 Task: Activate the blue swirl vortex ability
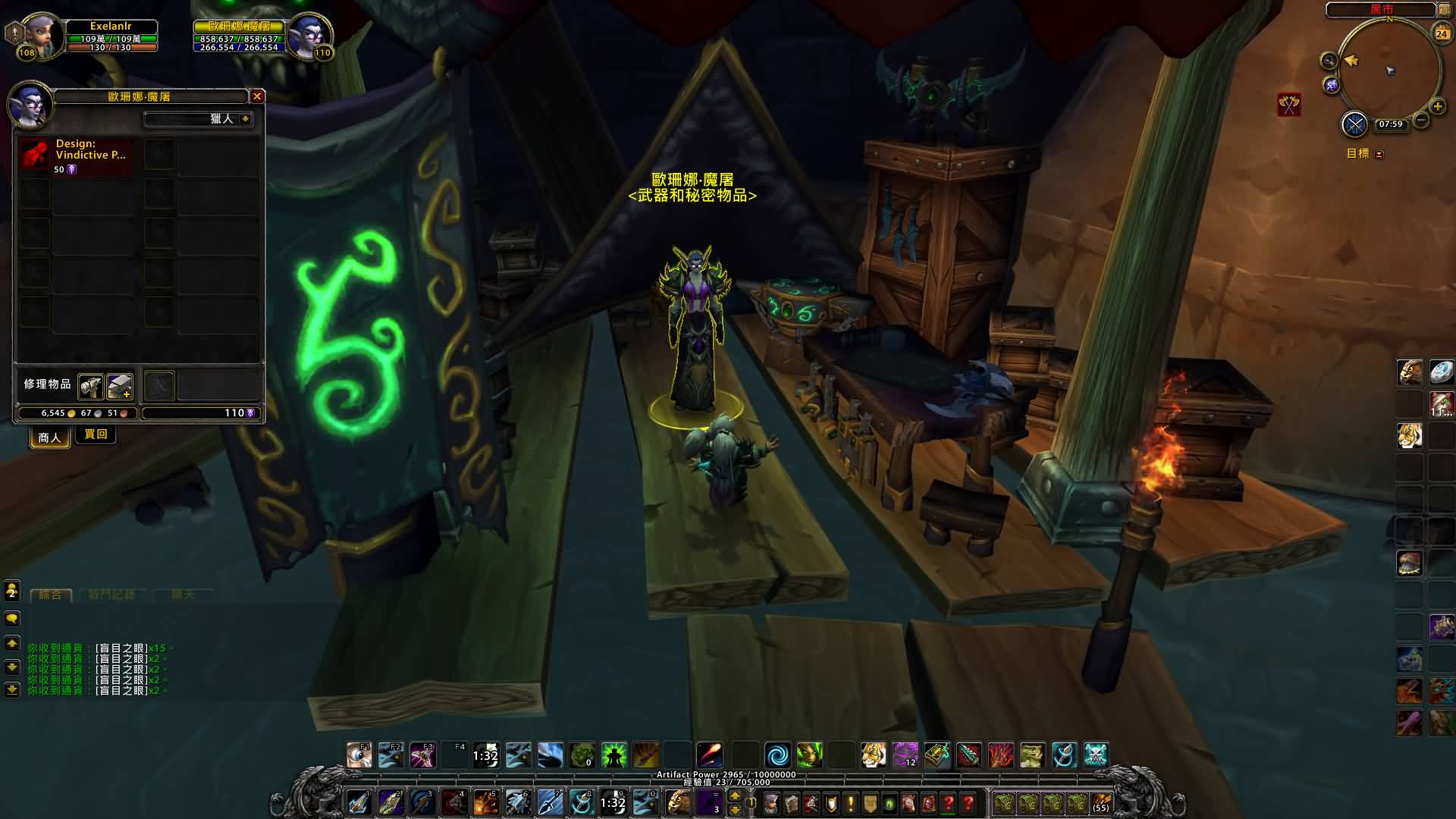coord(777,755)
